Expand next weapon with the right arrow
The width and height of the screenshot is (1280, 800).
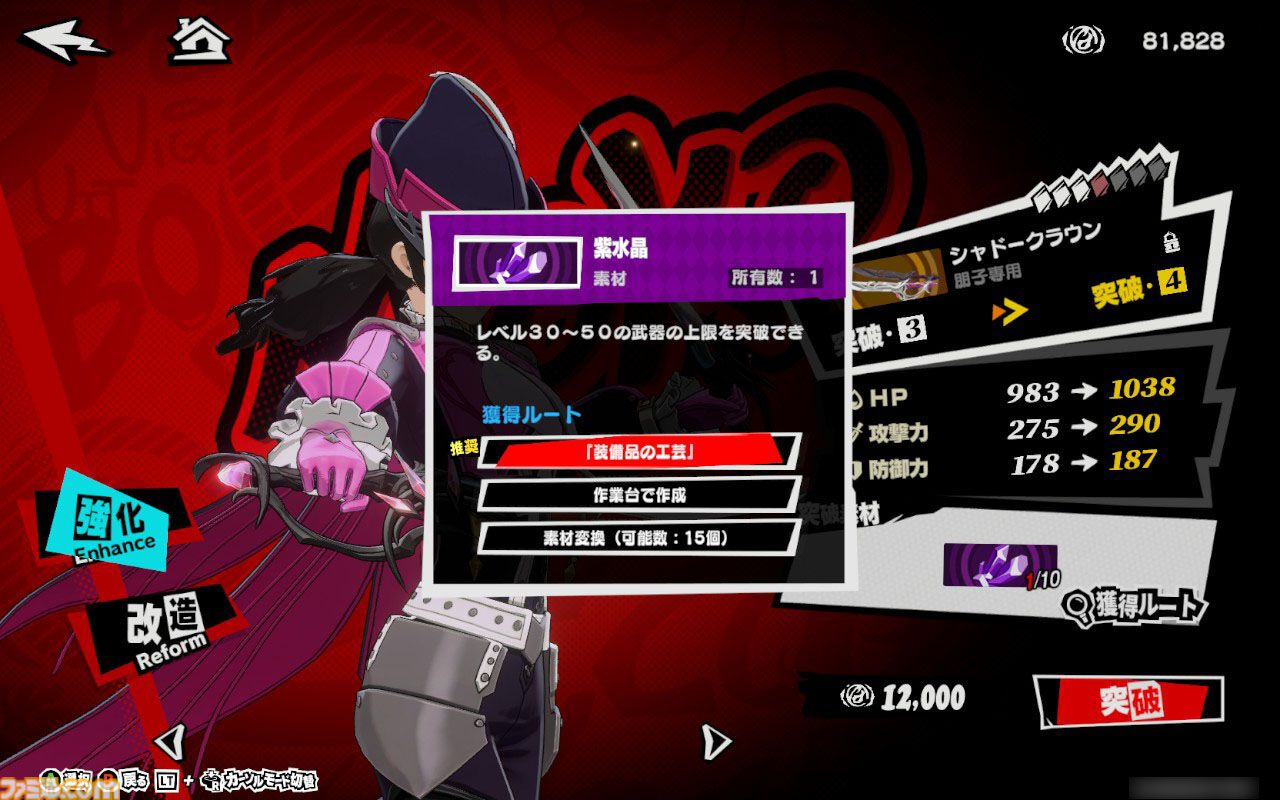713,740
